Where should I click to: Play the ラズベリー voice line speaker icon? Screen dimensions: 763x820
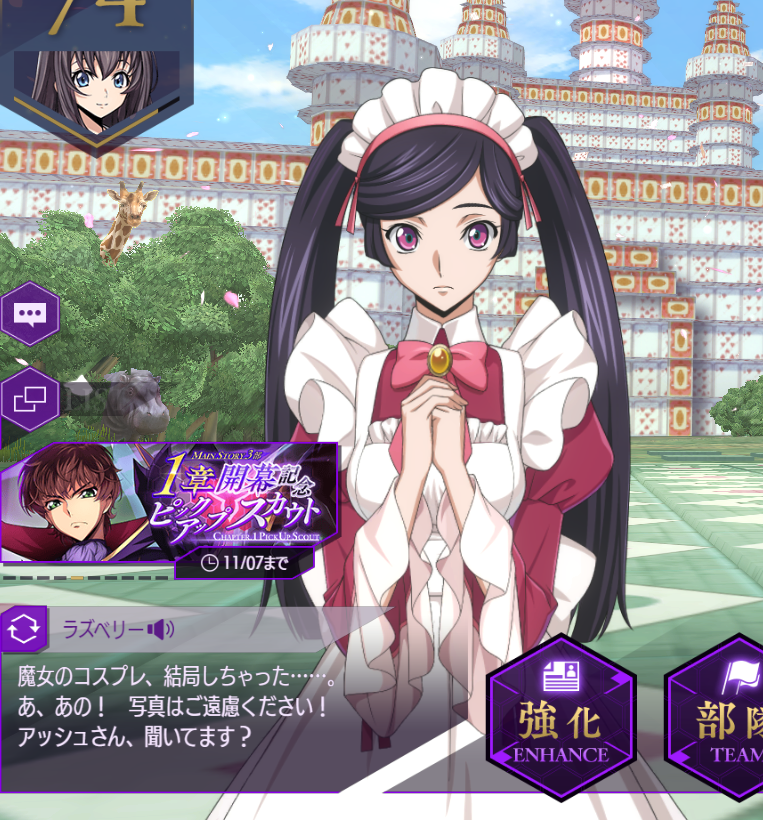point(160,629)
